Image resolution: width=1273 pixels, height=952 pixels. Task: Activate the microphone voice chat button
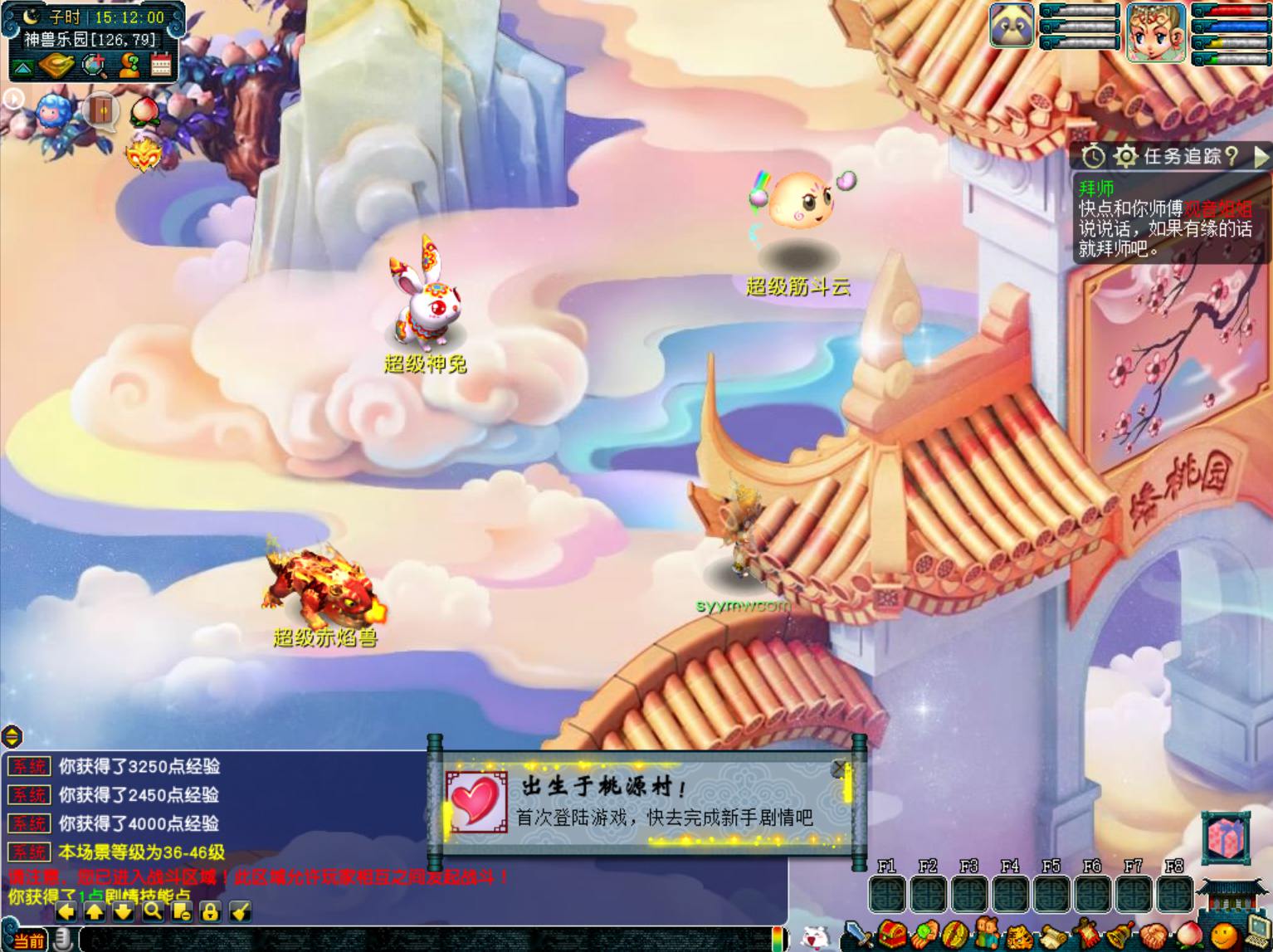pyautogui.click(x=62, y=940)
